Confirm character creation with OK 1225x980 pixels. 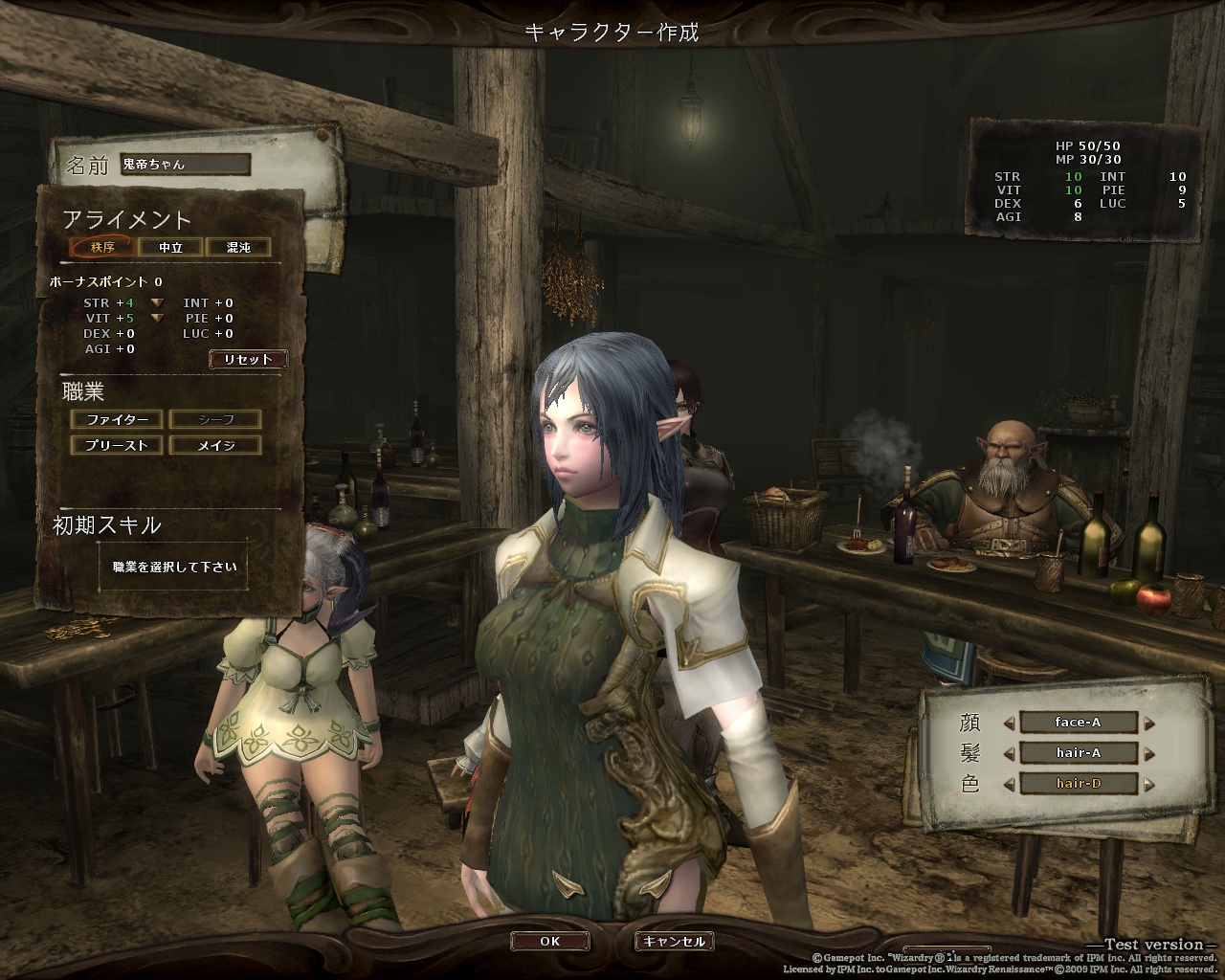[549, 941]
